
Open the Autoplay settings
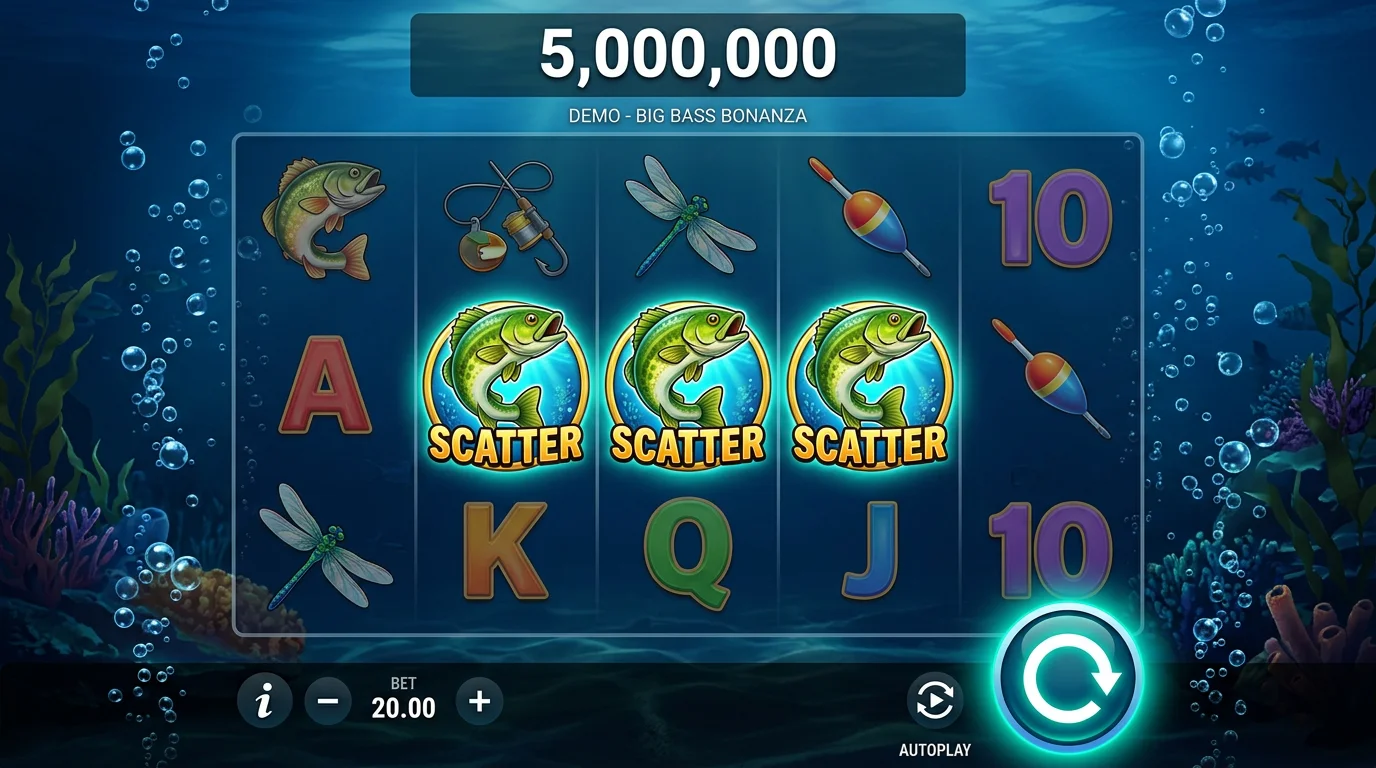click(933, 700)
